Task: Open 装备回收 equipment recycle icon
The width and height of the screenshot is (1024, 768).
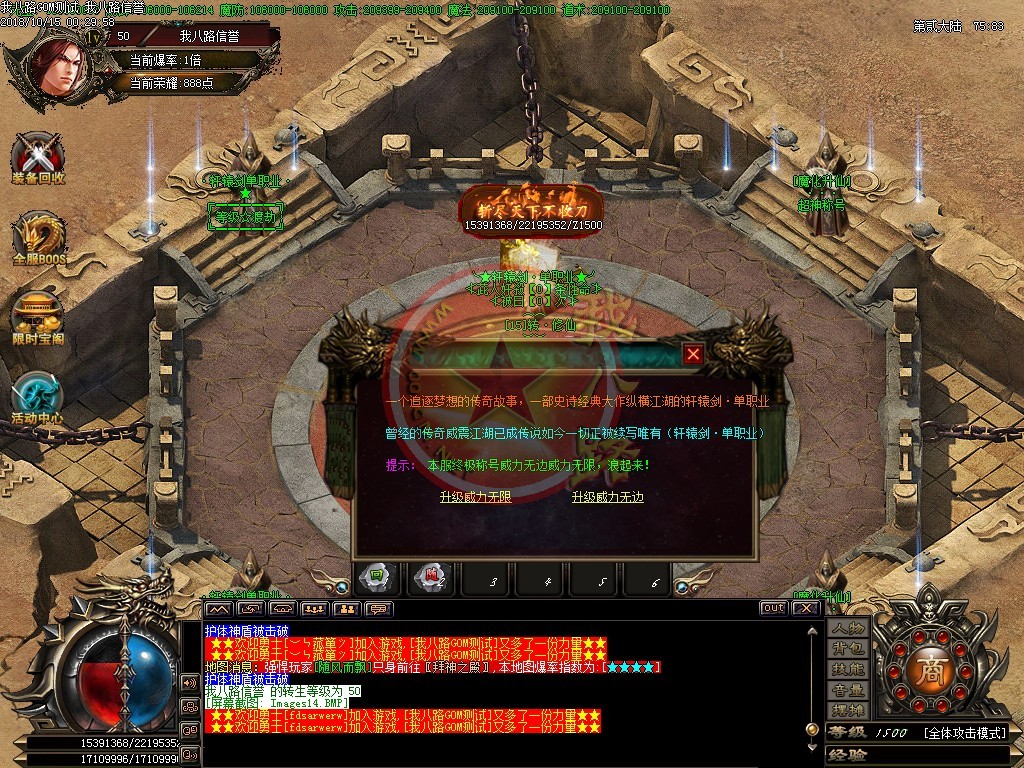Action: click(39, 157)
